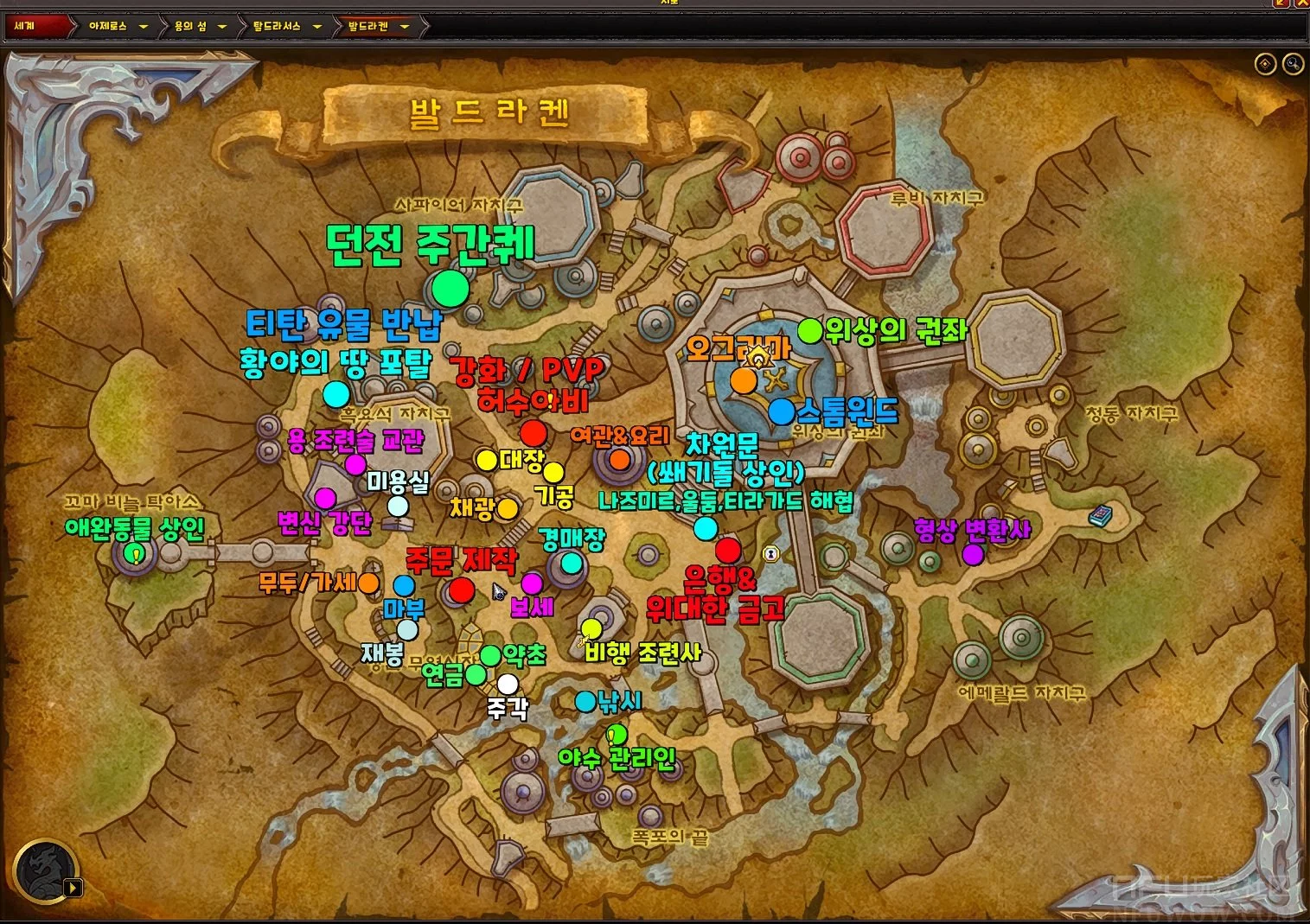Open the 아제로스 breadcrumb dropdown
The image size is (1310, 924).
pos(144,27)
